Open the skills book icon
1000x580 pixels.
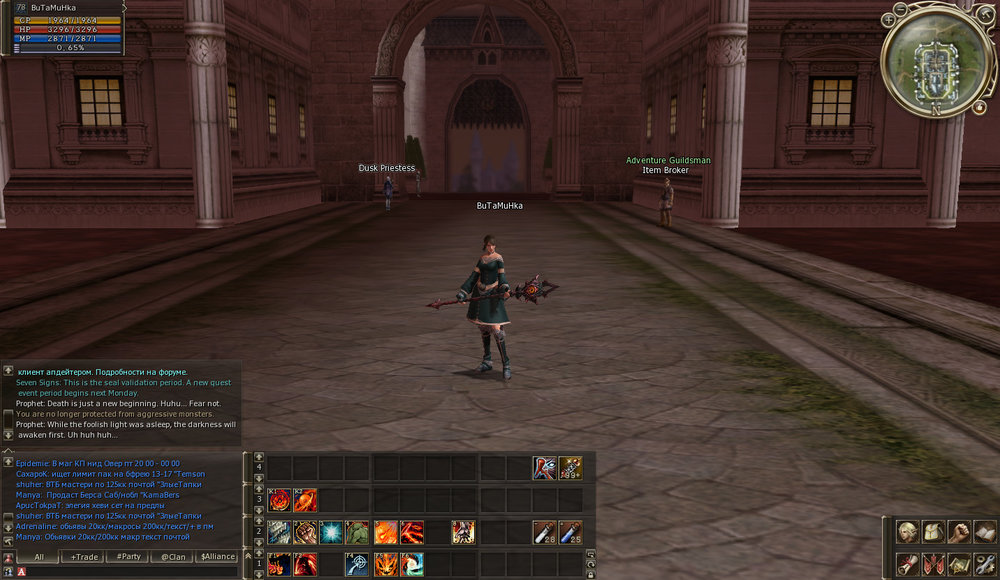pyautogui.click(x=984, y=532)
